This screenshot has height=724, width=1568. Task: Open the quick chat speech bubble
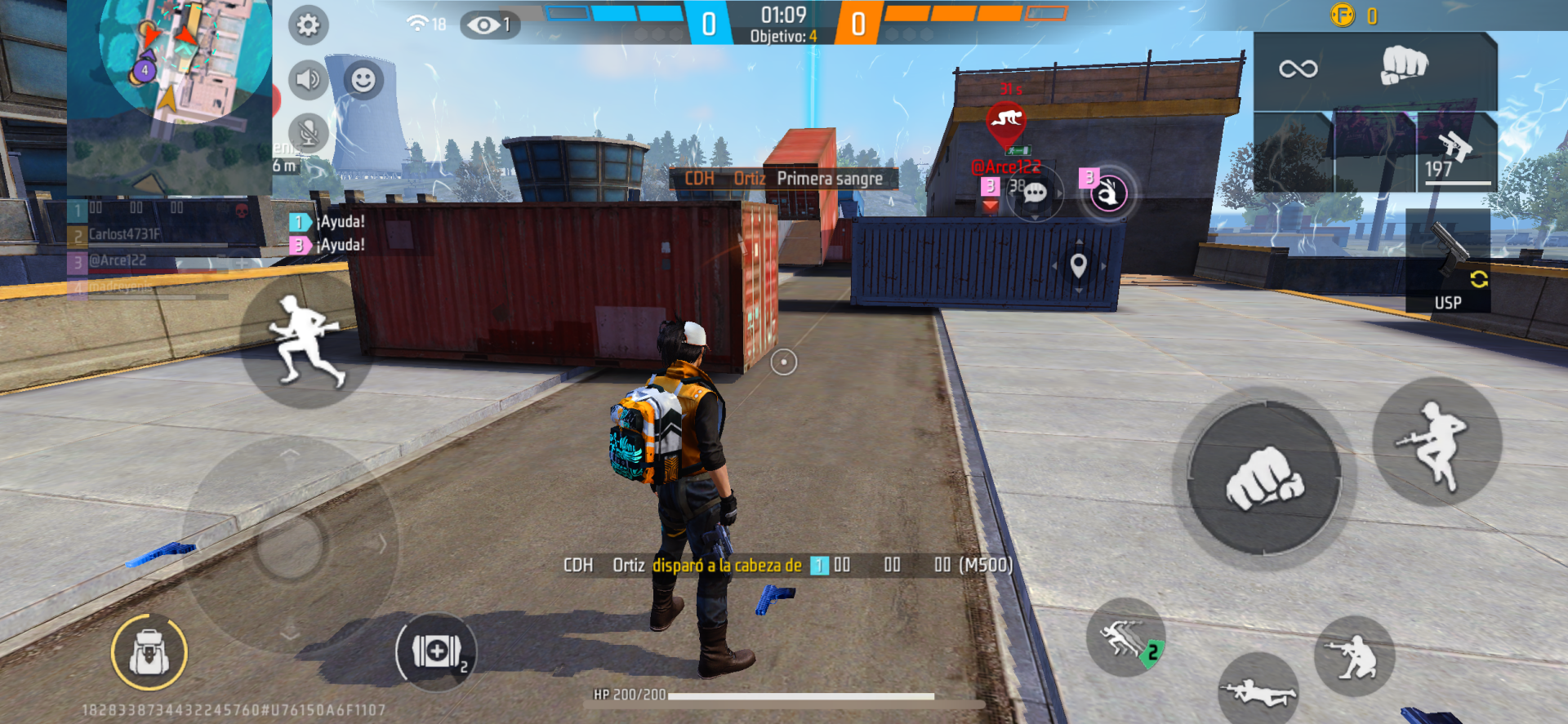tap(1035, 193)
